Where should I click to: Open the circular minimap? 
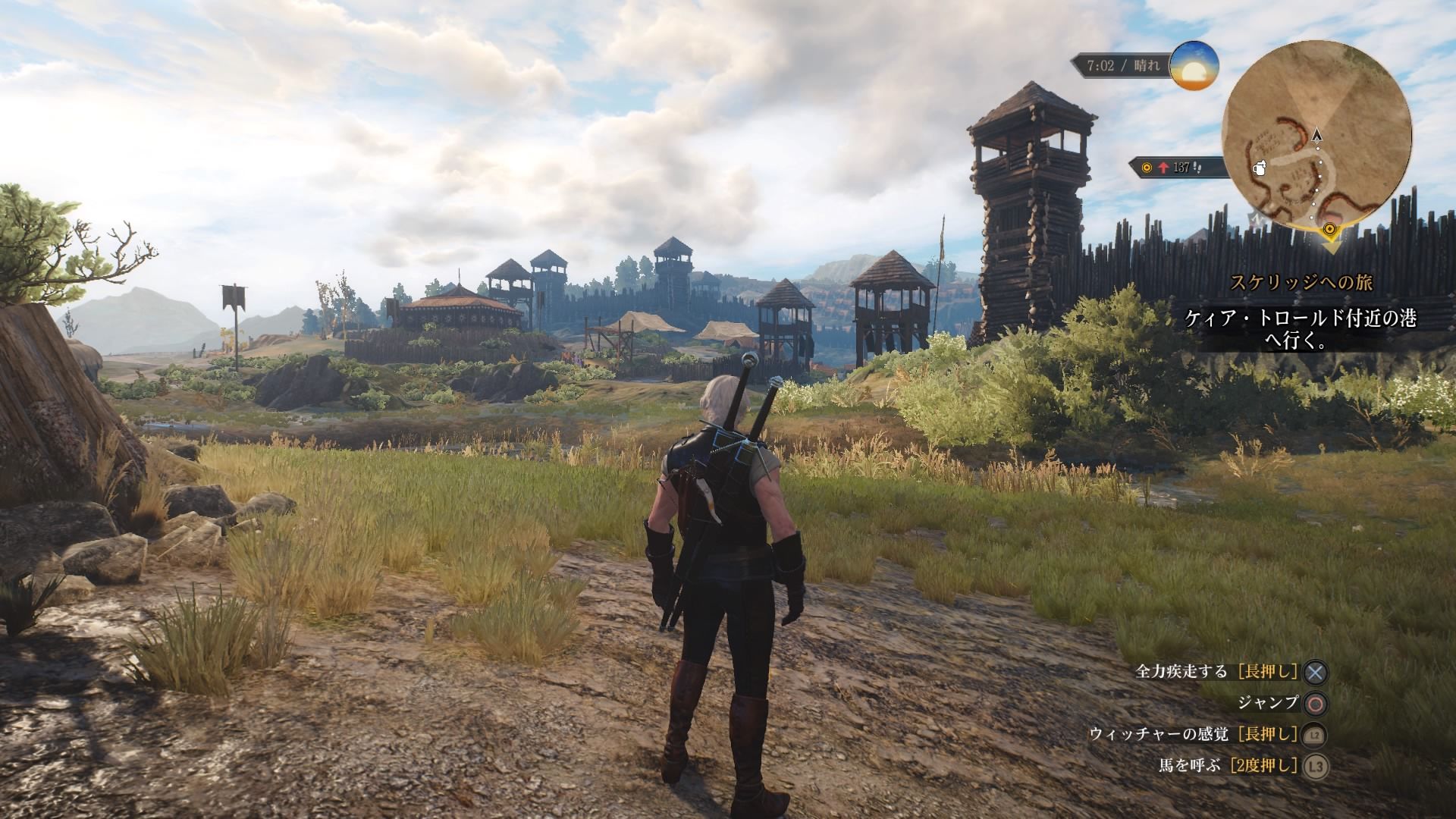click(1316, 134)
